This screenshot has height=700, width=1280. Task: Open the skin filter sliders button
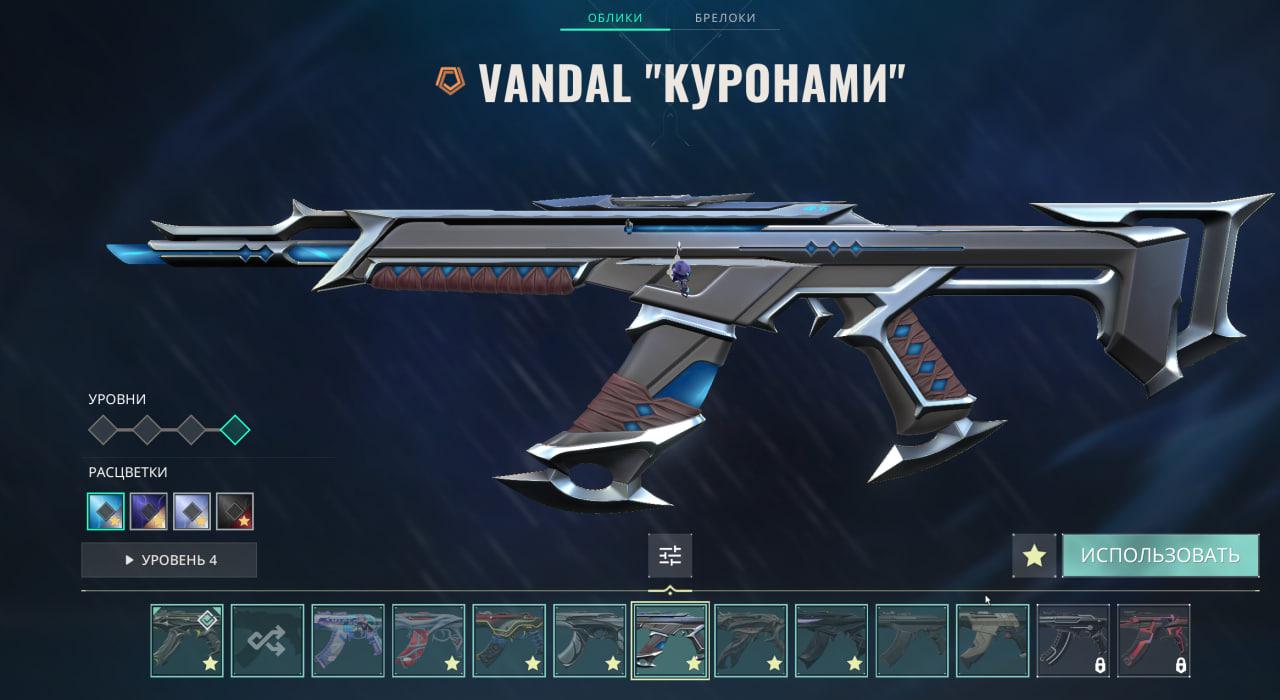[670, 556]
